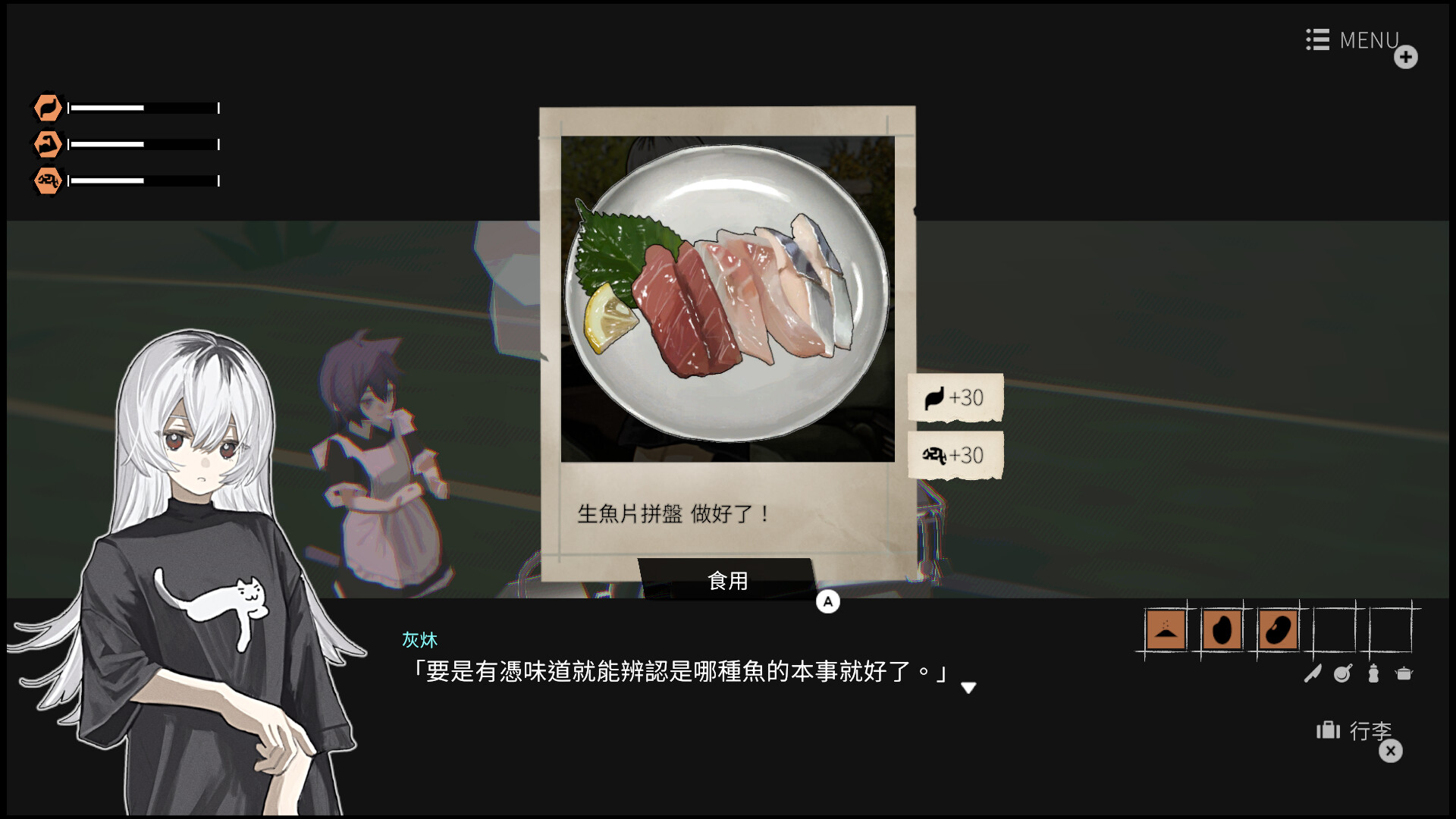1456x819 pixels.
Task: Click the +30 brain reward badge
Action: click(x=954, y=456)
